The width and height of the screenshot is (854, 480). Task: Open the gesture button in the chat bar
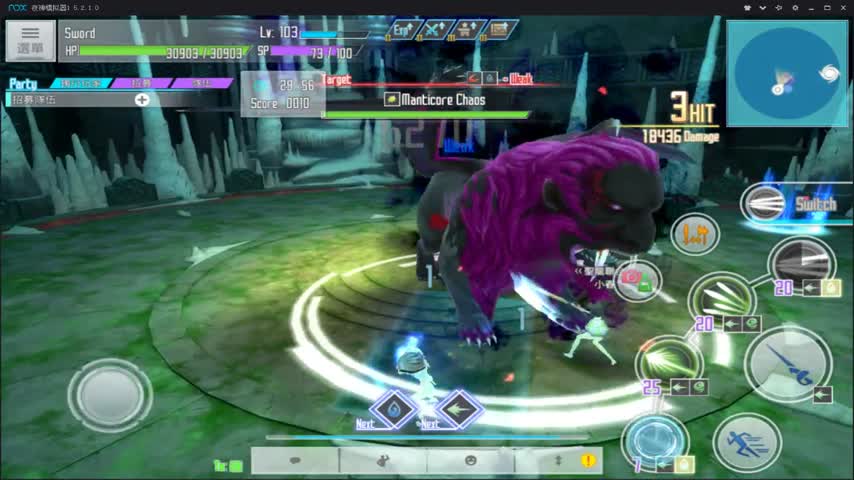click(x=382, y=460)
